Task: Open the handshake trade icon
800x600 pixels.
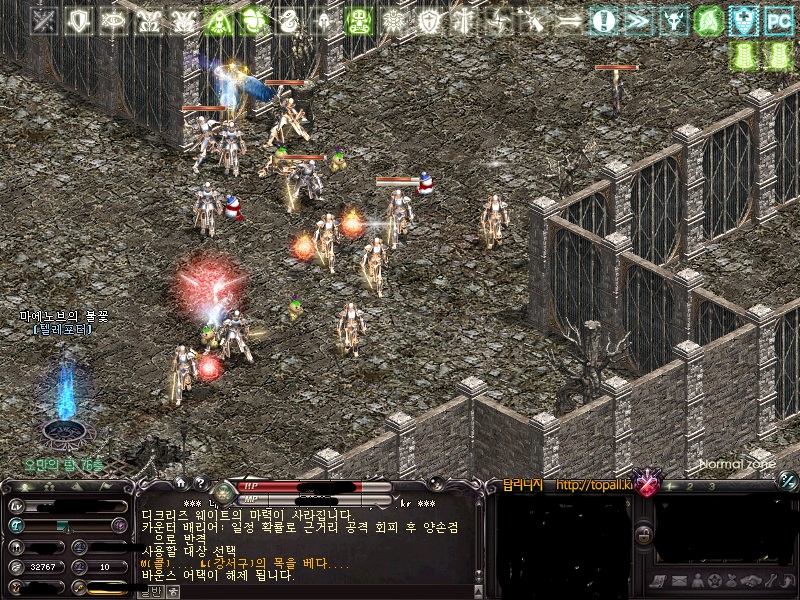Action: [x=751, y=581]
